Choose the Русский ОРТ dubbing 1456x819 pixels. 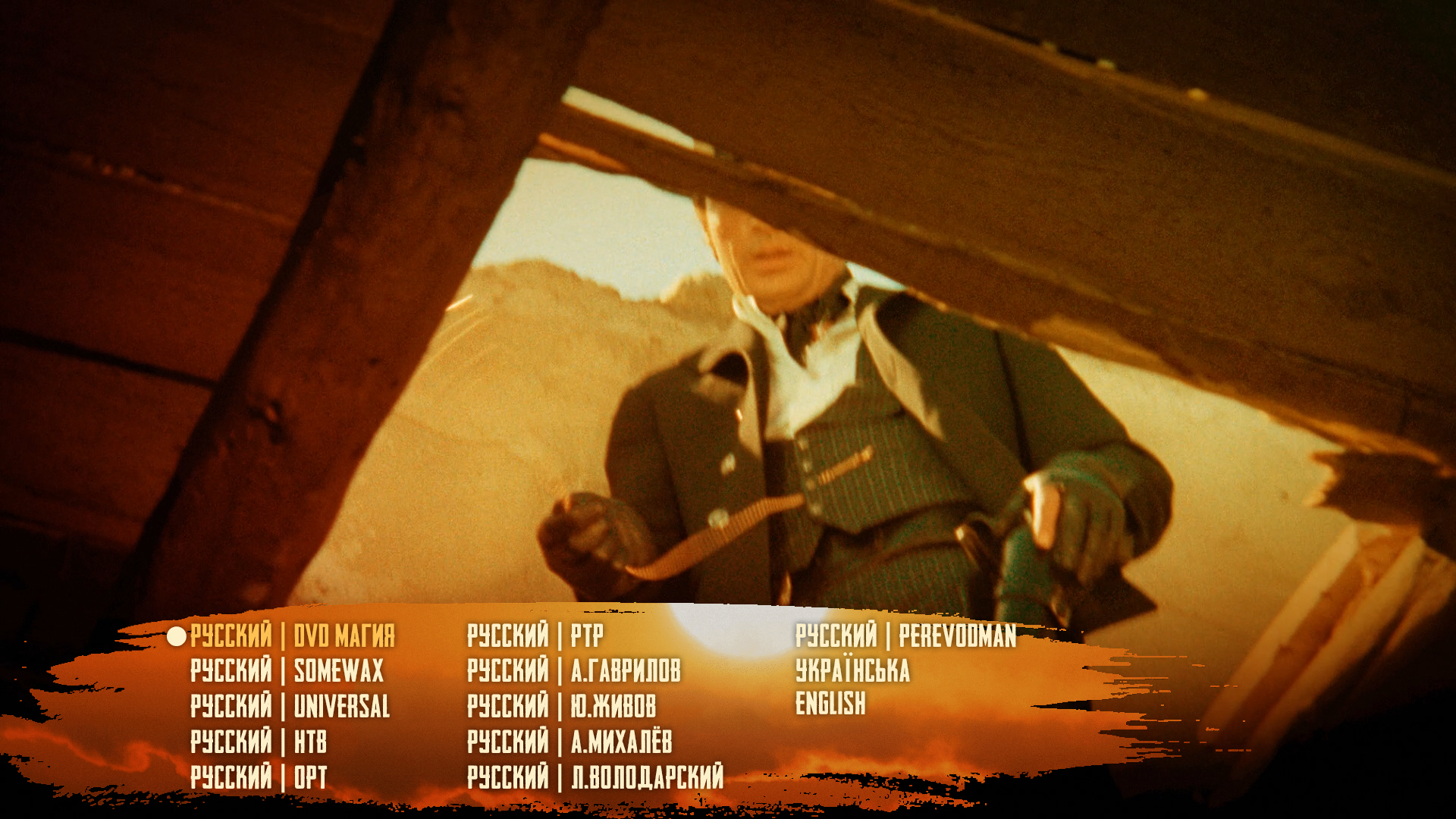click(x=259, y=777)
